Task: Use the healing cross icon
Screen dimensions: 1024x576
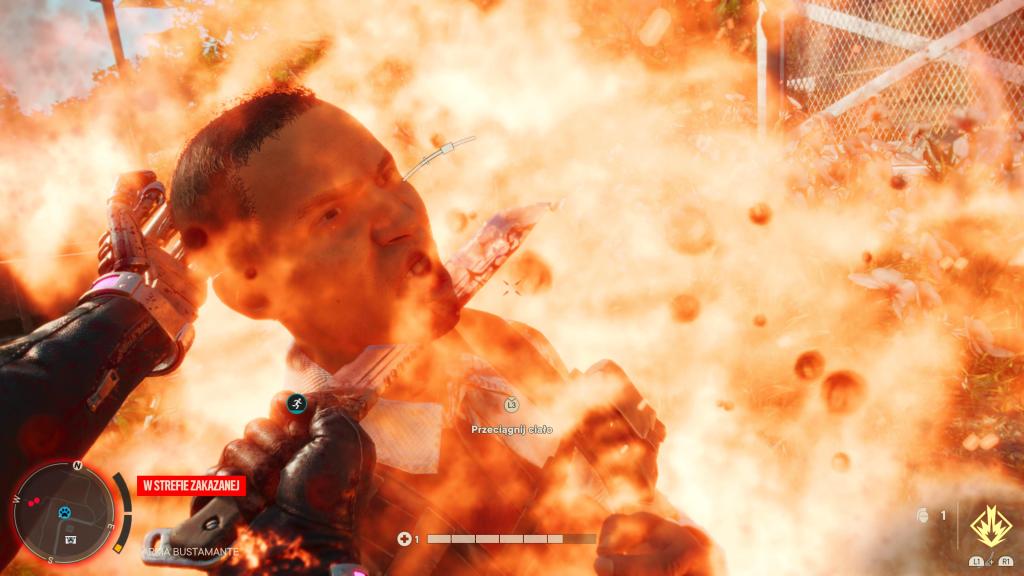Action: 403,539
